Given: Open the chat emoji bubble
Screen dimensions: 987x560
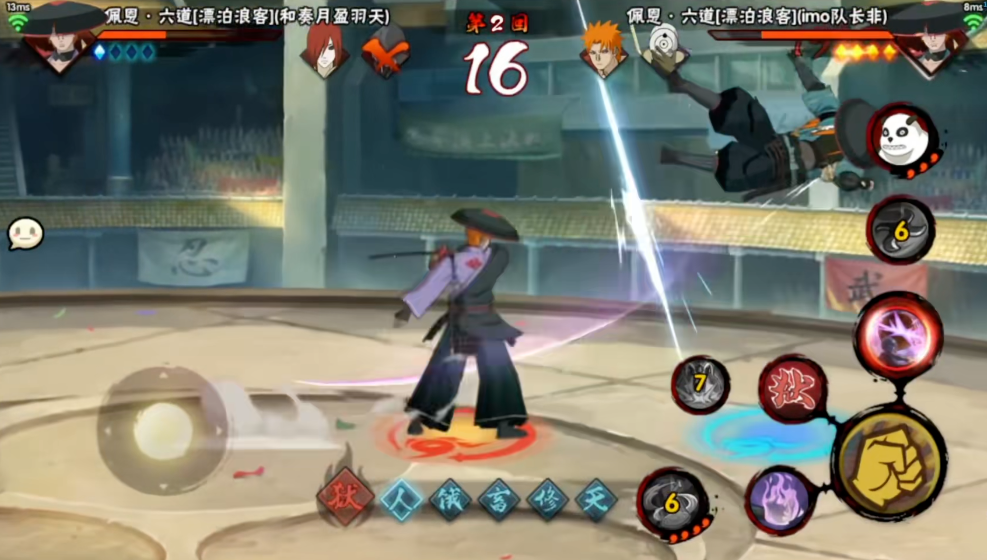Looking at the screenshot, I should pyautogui.click(x=25, y=234).
